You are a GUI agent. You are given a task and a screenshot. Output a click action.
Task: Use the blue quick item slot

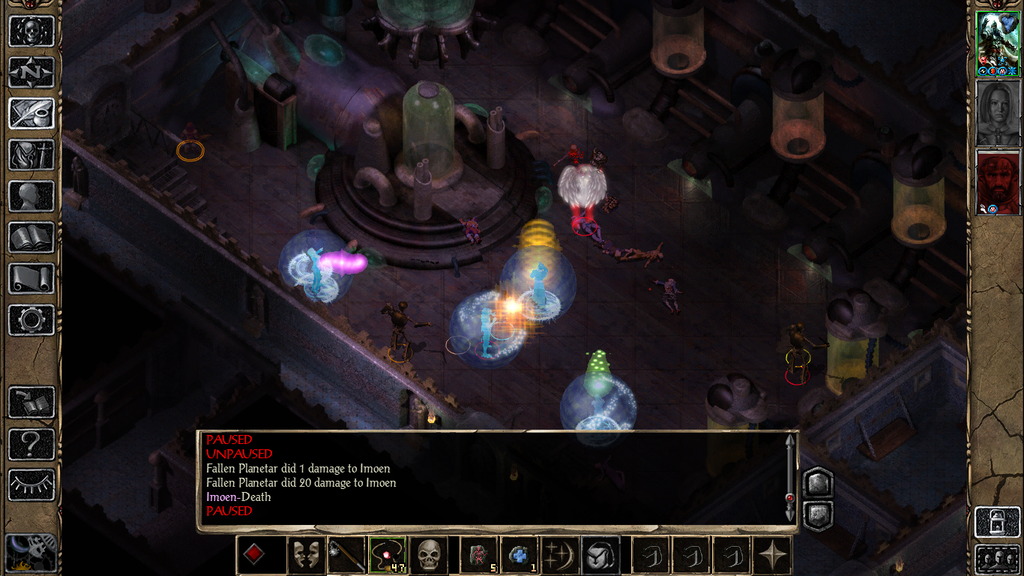[x=520, y=555]
